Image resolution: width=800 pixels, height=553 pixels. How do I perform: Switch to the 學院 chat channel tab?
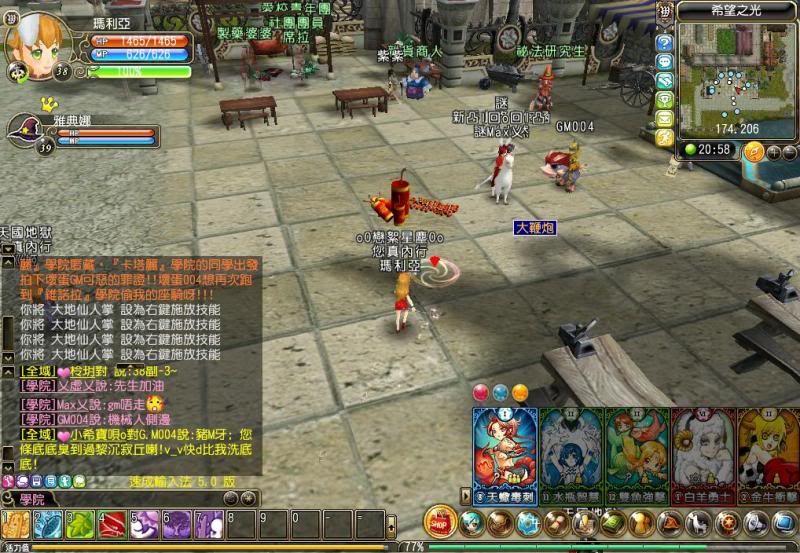click(x=40, y=498)
